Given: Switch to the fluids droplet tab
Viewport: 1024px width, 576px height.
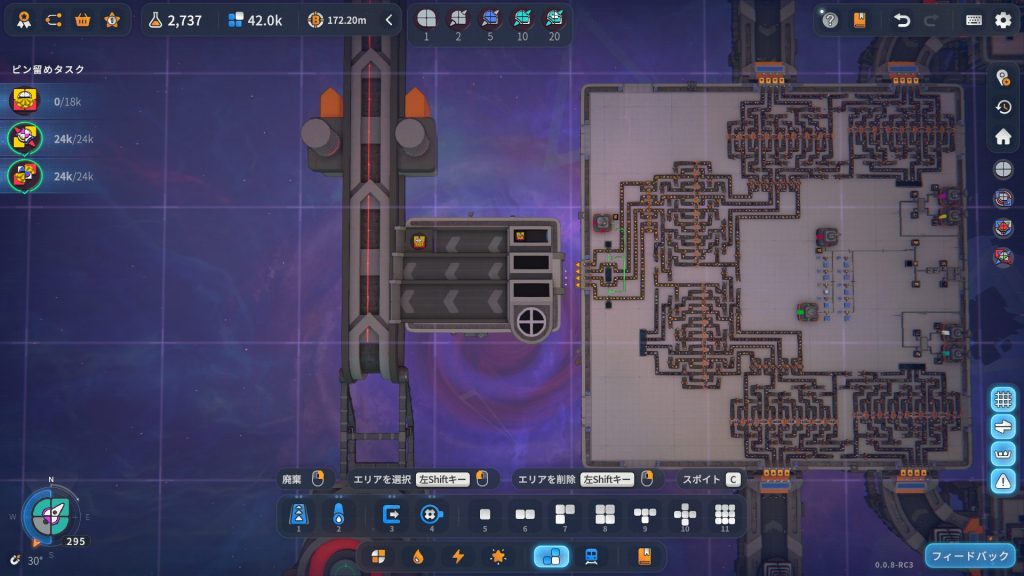Looking at the screenshot, I should point(418,556).
